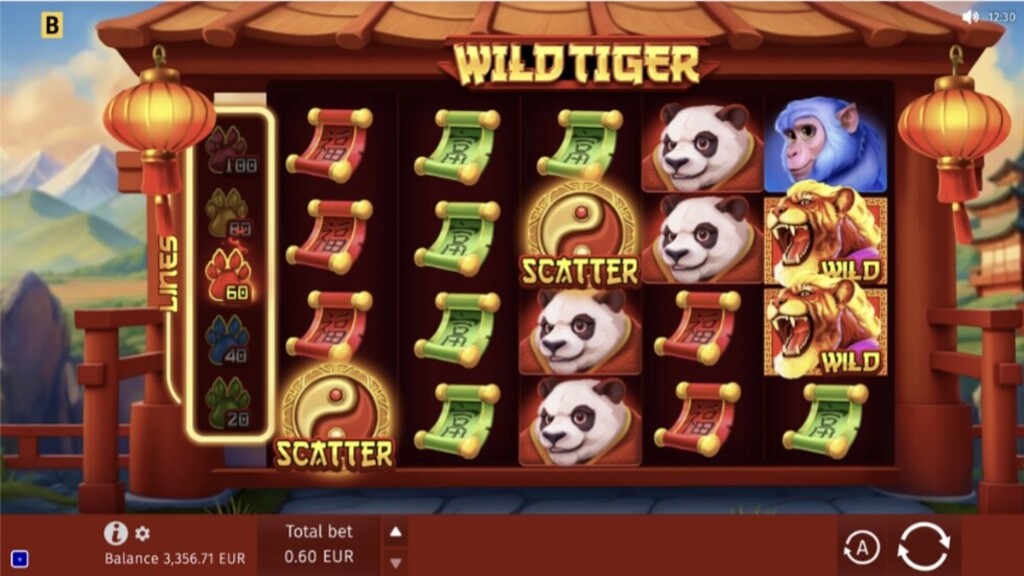Choose the 80 lines paw
This screenshot has width=1024, height=576.
pos(227,212)
